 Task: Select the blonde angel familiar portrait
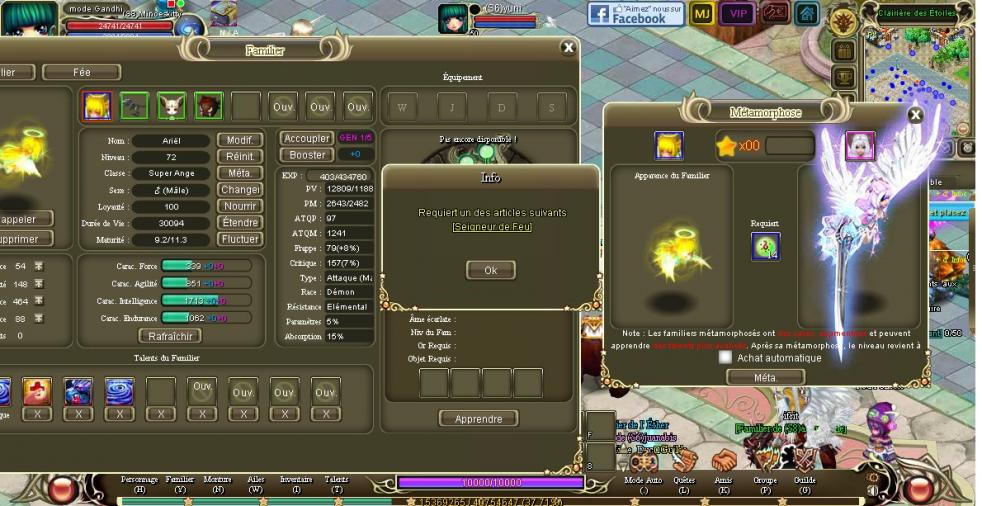[97, 105]
